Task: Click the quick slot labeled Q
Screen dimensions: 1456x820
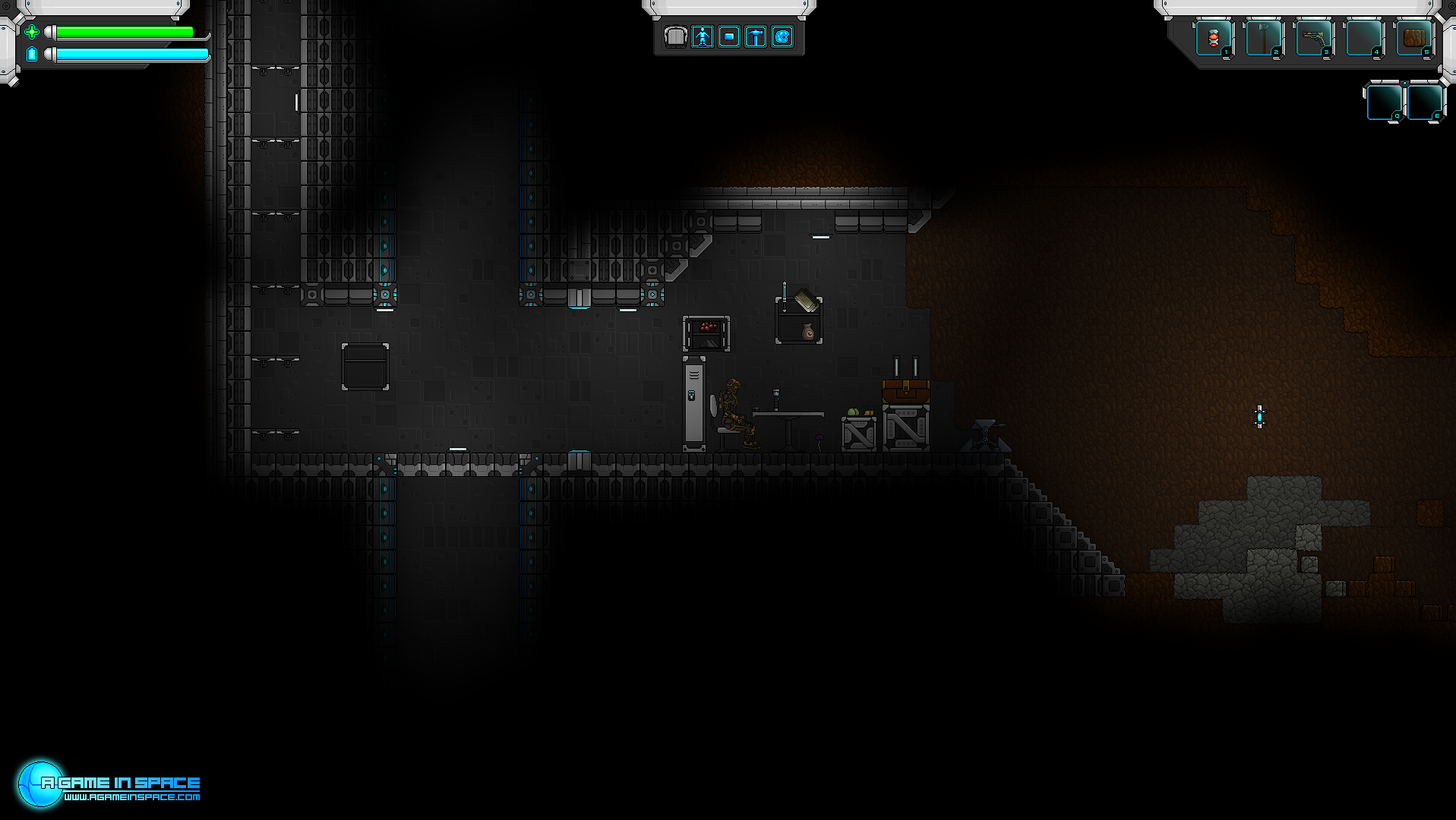Action: pyautogui.click(x=1384, y=102)
